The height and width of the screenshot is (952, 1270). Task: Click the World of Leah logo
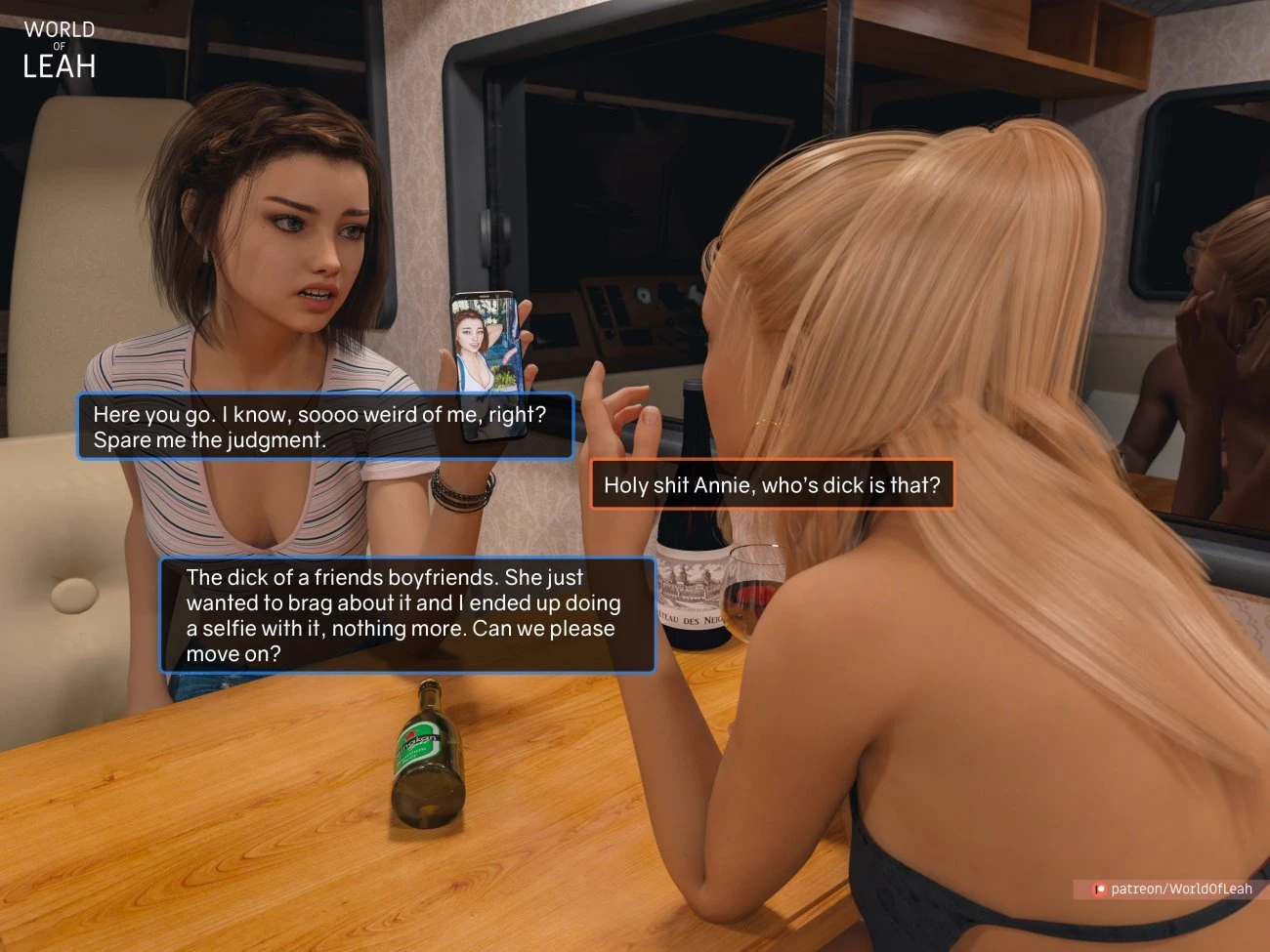click(59, 46)
